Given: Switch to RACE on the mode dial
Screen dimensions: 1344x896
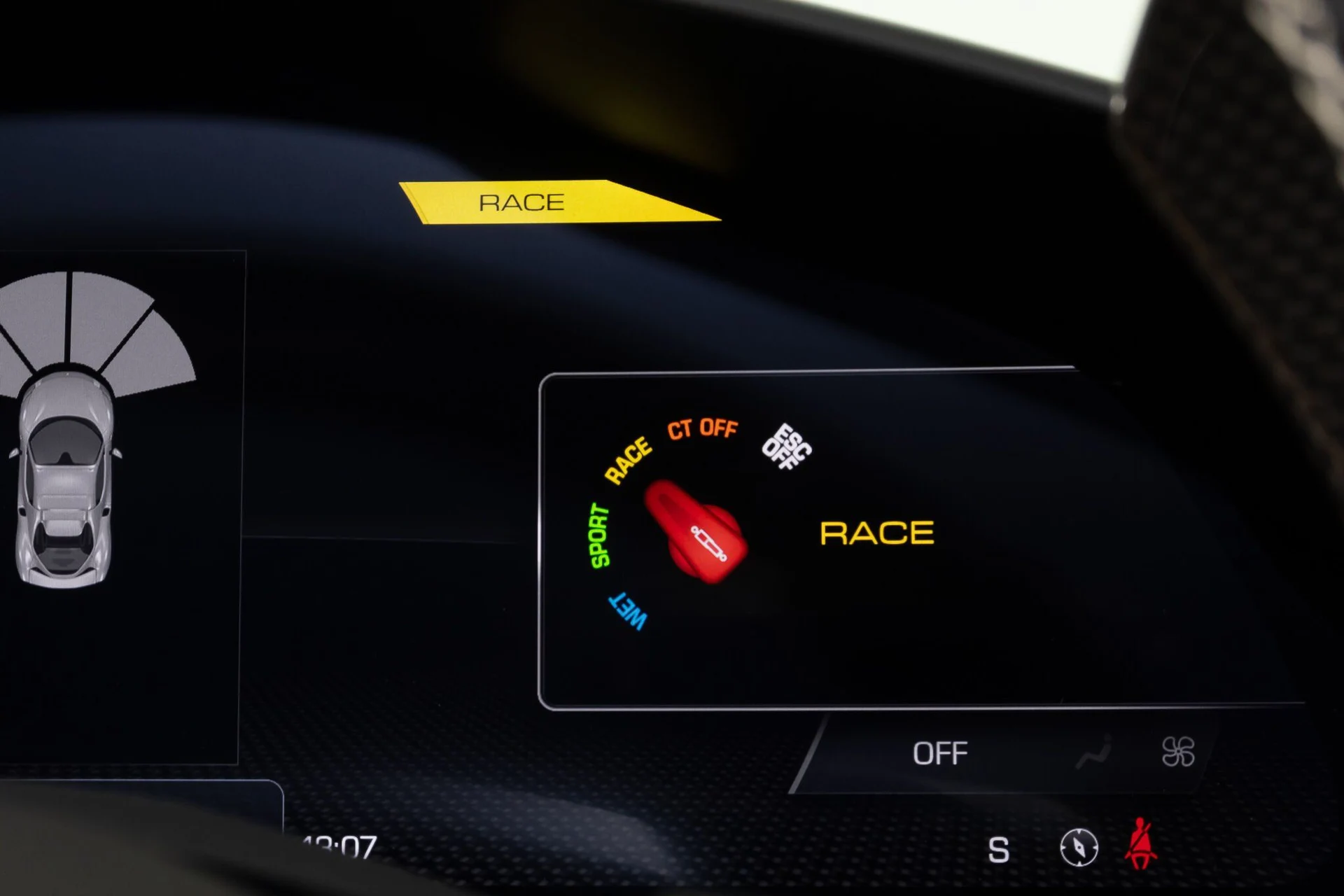Looking at the screenshot, I should (628, 461).
